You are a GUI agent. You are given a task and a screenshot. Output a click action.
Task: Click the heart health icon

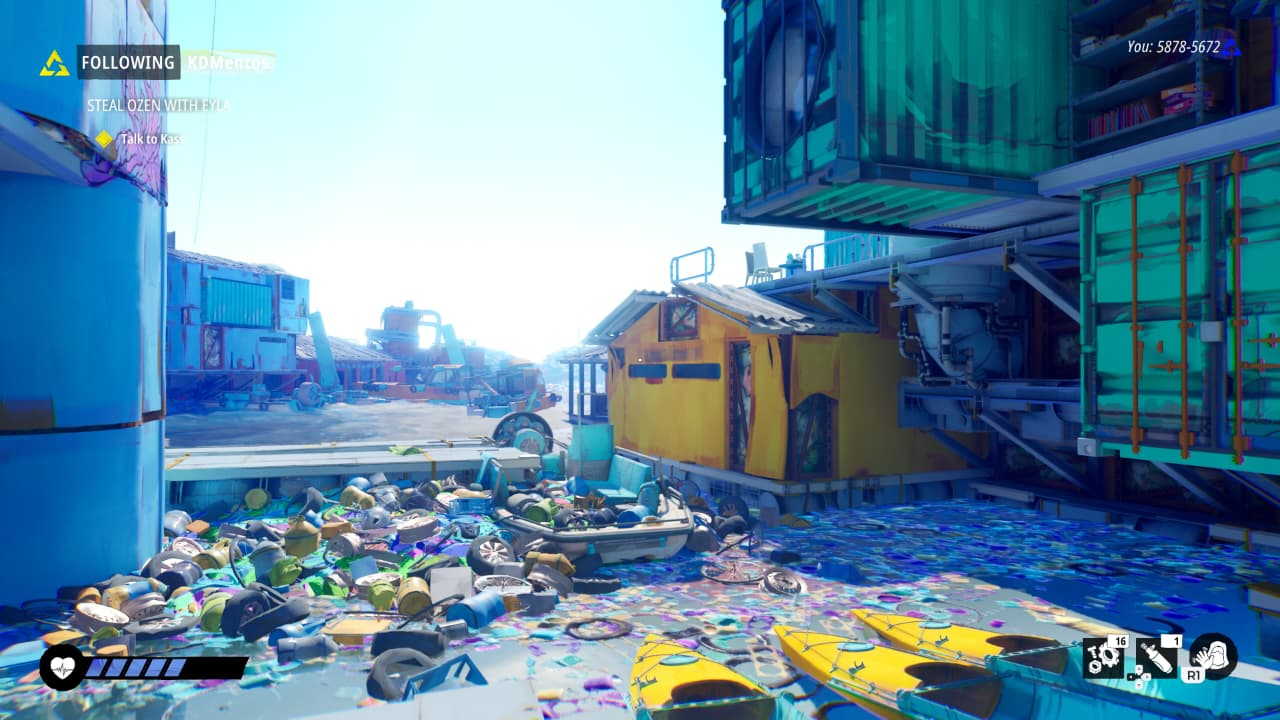tap(62, 667)
